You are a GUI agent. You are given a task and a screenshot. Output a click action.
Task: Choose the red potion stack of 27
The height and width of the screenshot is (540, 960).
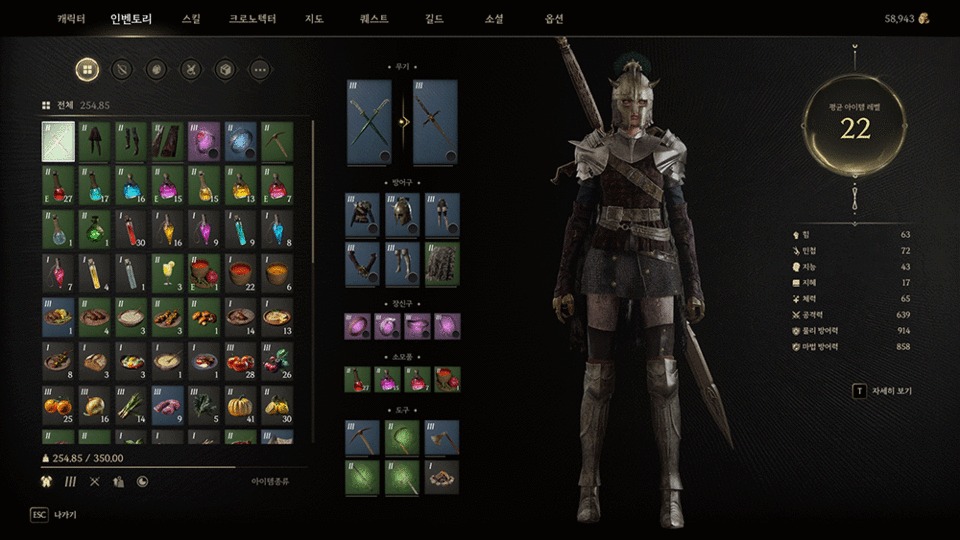58,185
